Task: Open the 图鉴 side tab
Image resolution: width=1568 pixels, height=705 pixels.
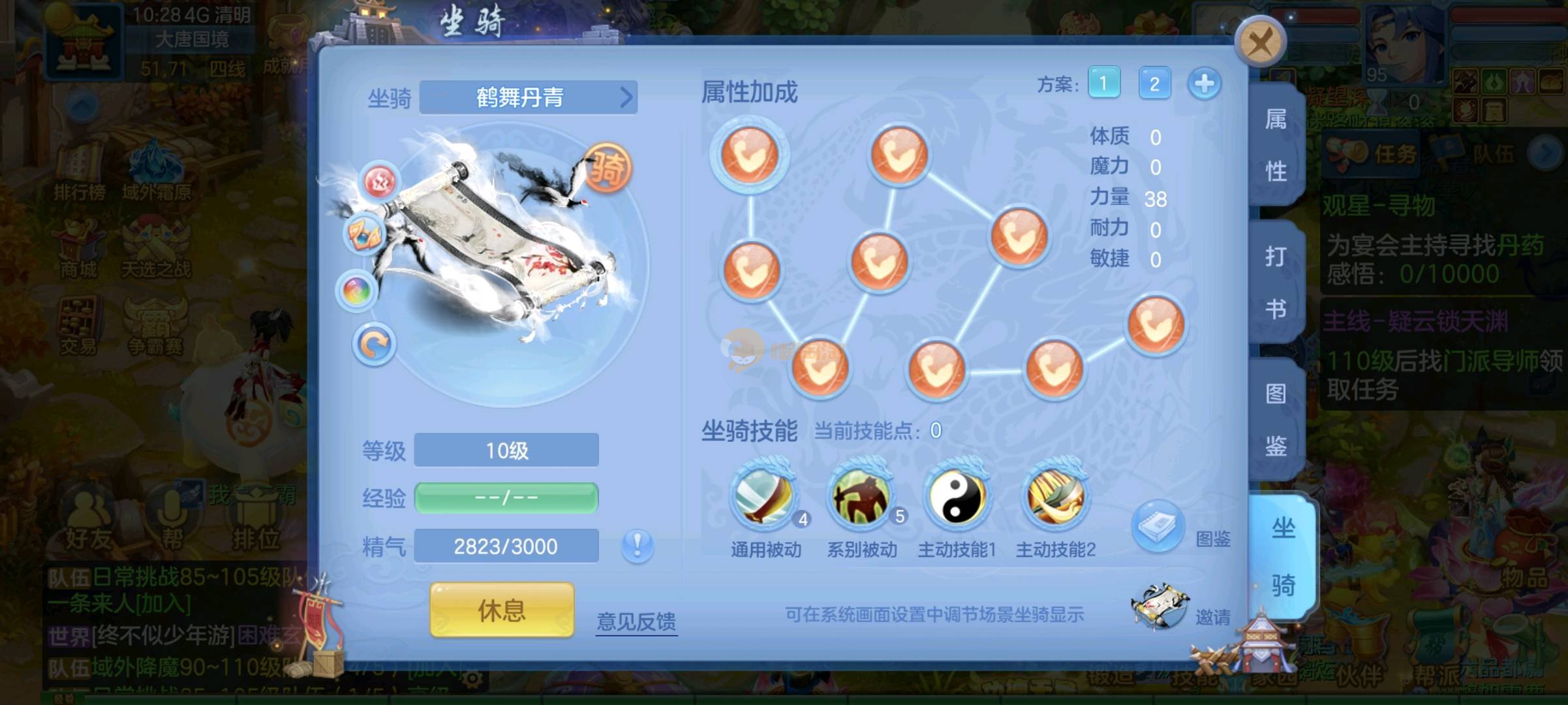Action: (1275, 420)
